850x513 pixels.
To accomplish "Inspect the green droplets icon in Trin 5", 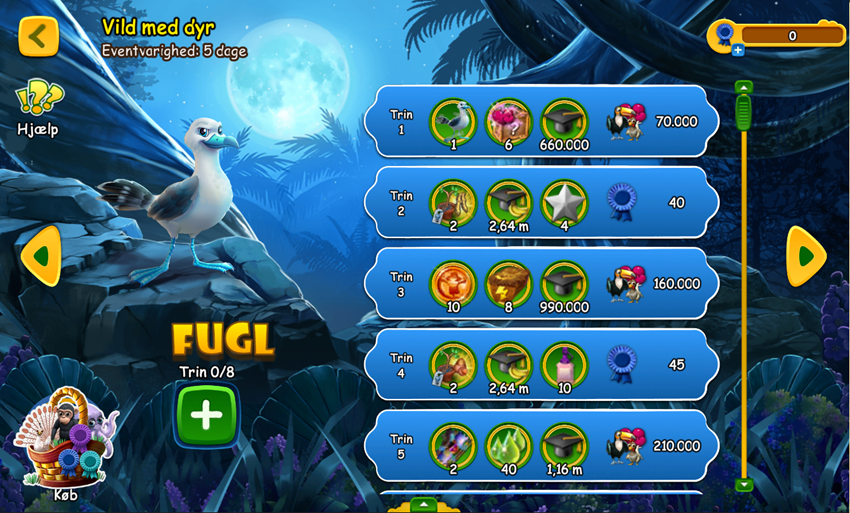I will [507, 443].
